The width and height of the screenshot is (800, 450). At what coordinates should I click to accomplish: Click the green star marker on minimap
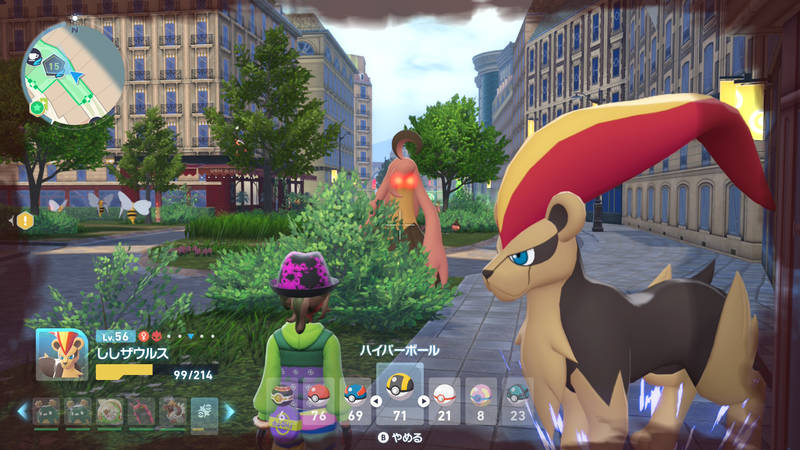coord(38,106)
